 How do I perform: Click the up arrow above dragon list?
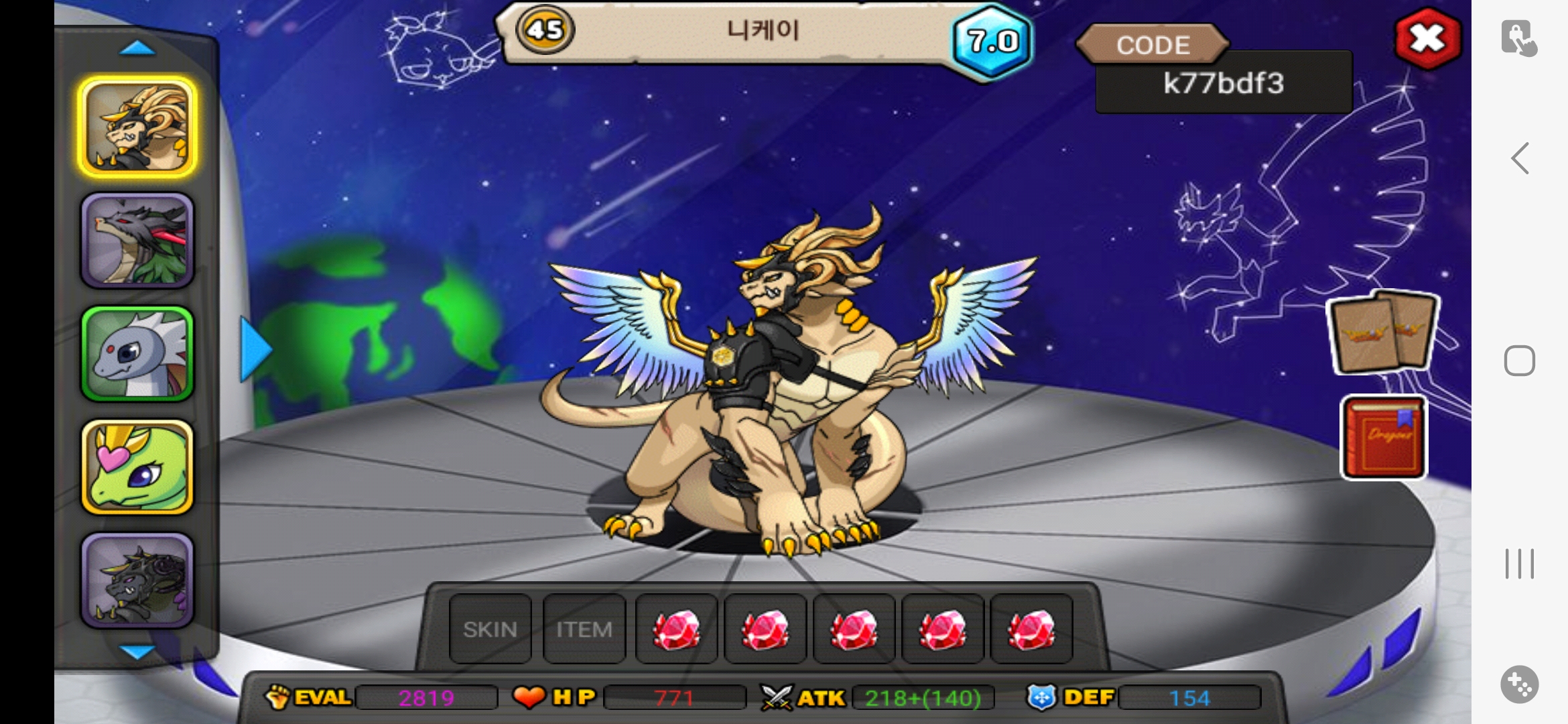[137, 48]
